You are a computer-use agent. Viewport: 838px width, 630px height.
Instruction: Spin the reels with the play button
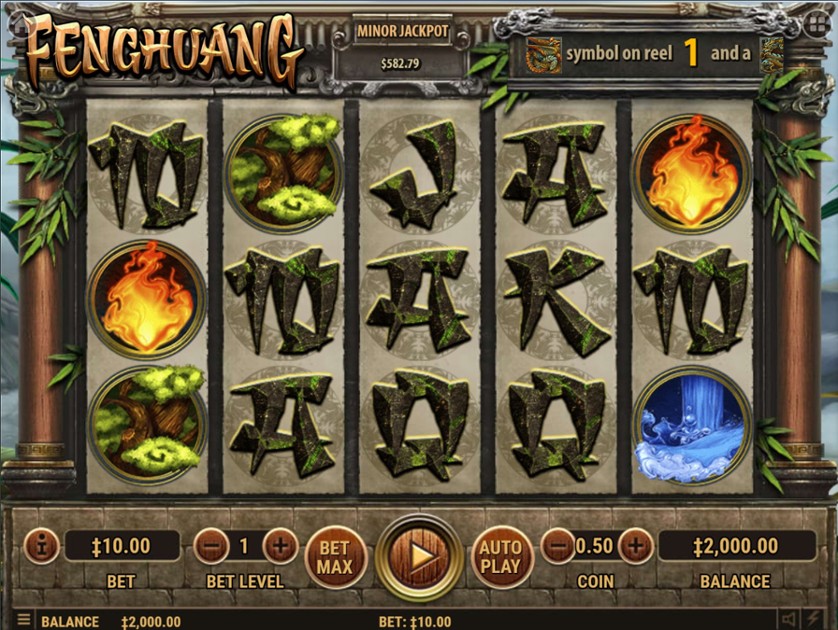[x=420, y=556]
